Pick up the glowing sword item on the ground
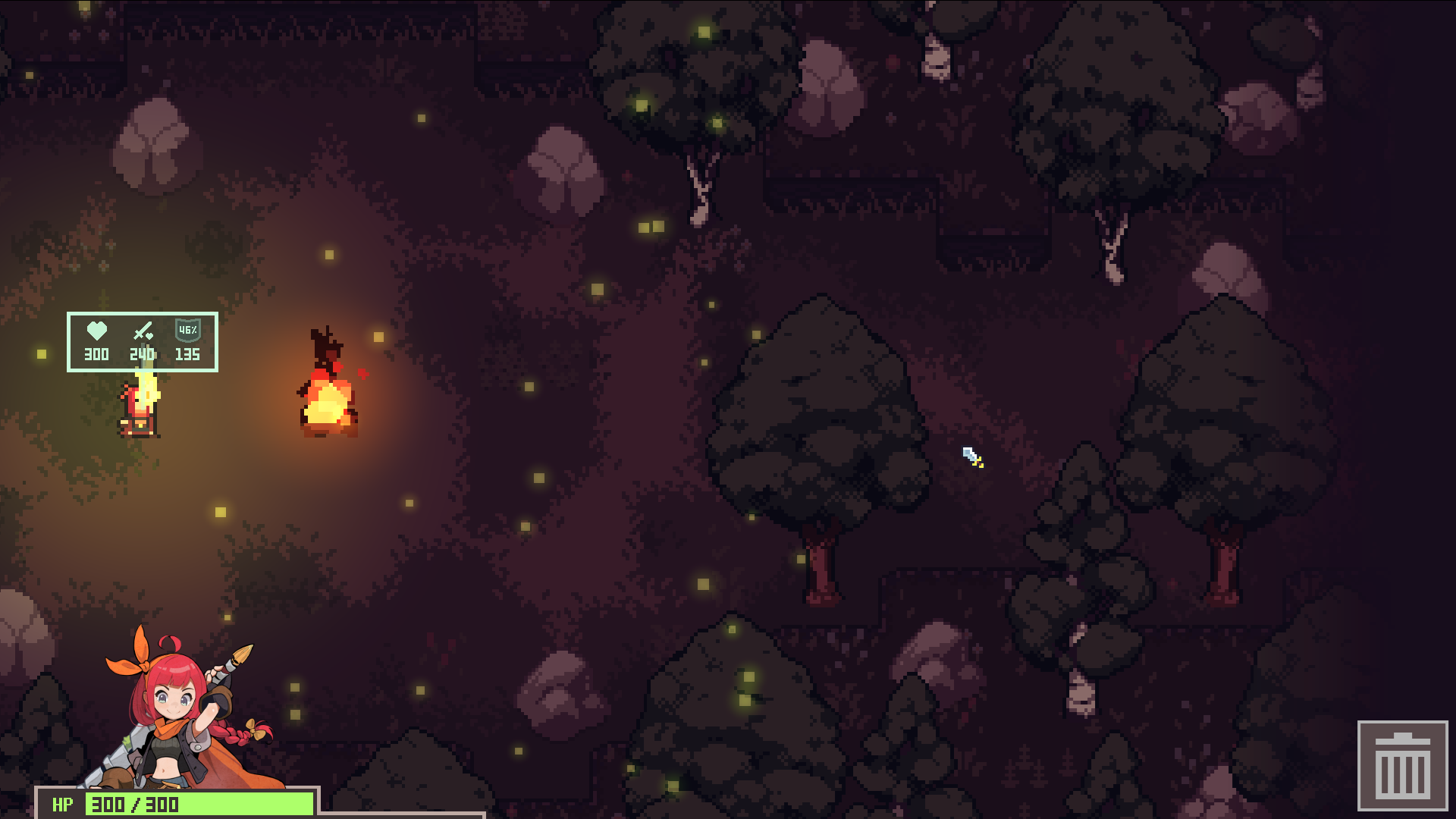Image resolution: width=1456 pixels, height=819 pixels. (x=970, y=457)
